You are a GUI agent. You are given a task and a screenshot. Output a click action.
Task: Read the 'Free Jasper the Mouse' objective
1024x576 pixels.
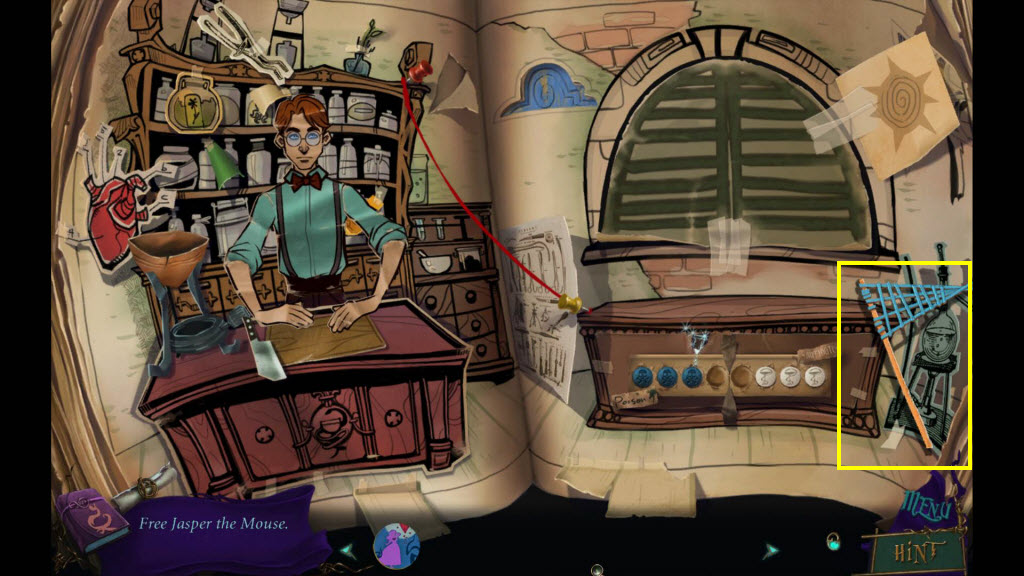(213, 523)
